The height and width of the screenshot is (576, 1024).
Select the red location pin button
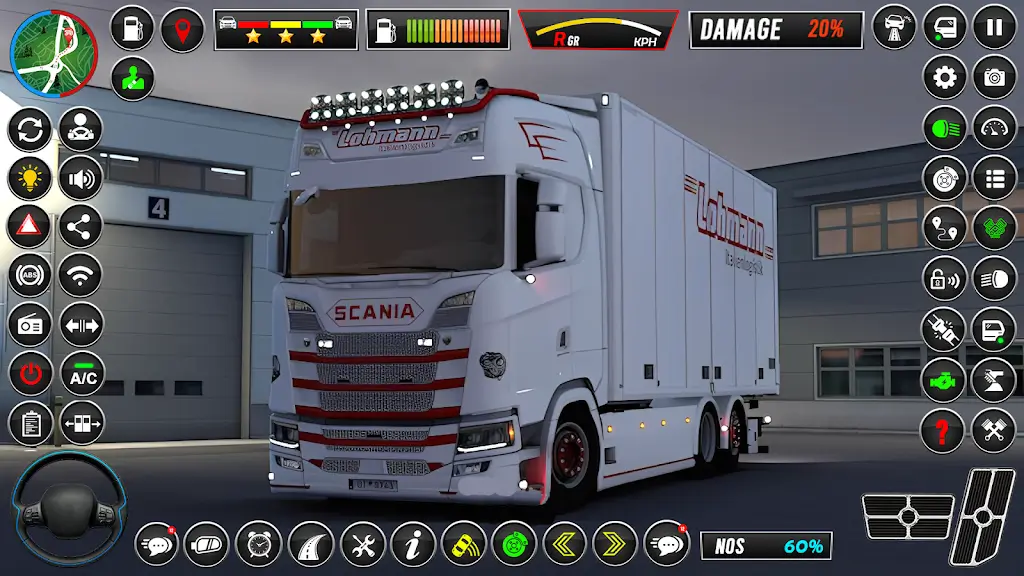pos(182,29)
